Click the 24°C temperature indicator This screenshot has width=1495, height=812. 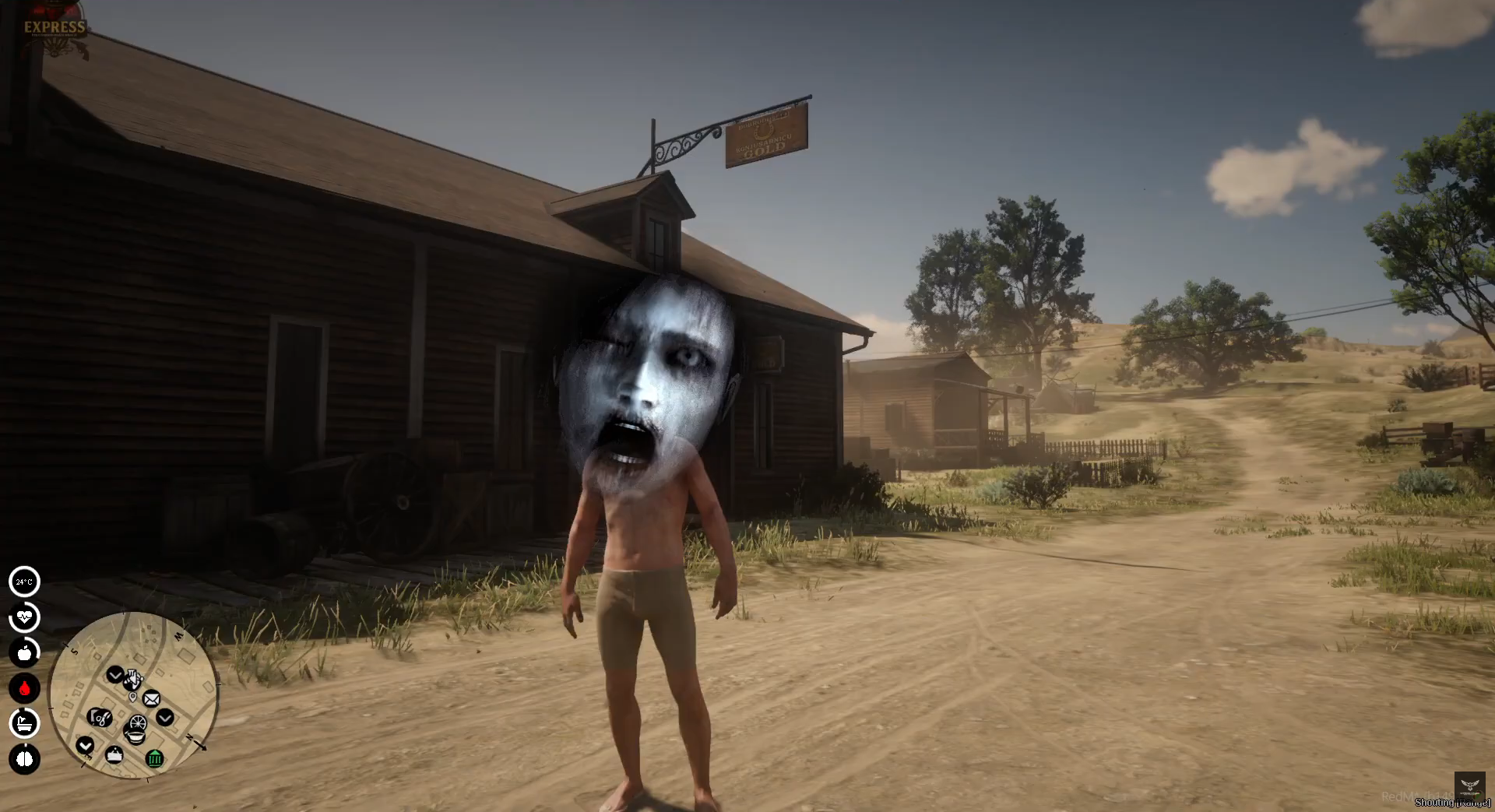(24, 582)
